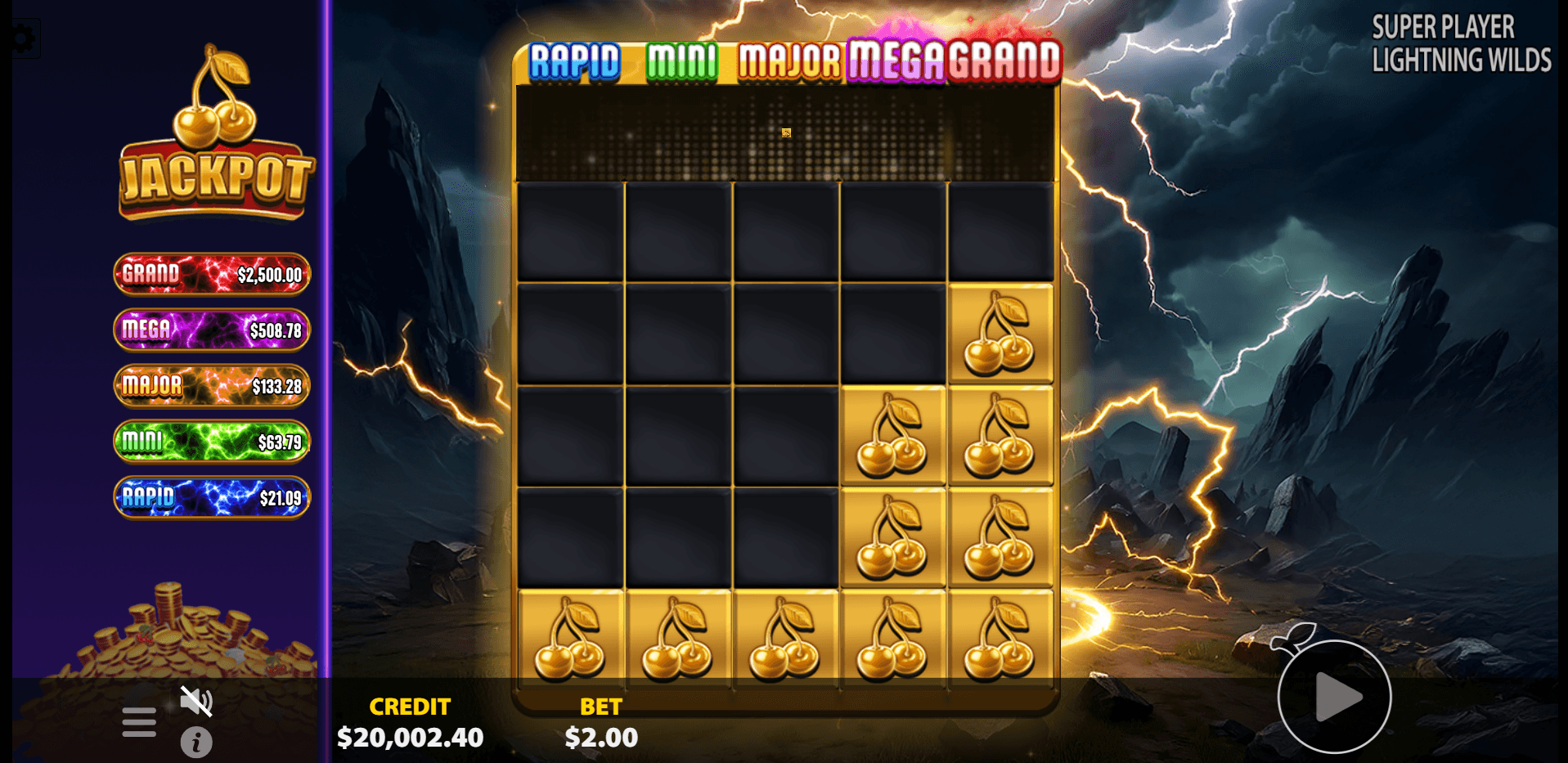Open the MAJOR jackpot banner
Viewport: 1568px width, 763px height.
211,384
